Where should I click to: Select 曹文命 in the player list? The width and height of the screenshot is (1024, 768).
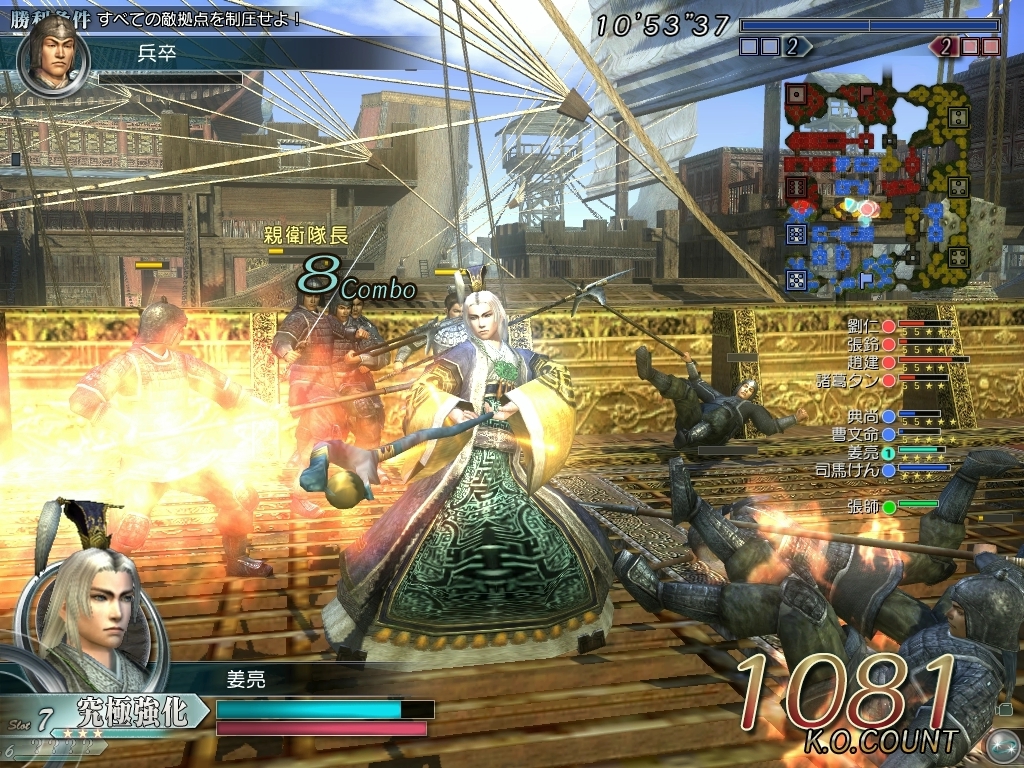click(x=856, y=433)
